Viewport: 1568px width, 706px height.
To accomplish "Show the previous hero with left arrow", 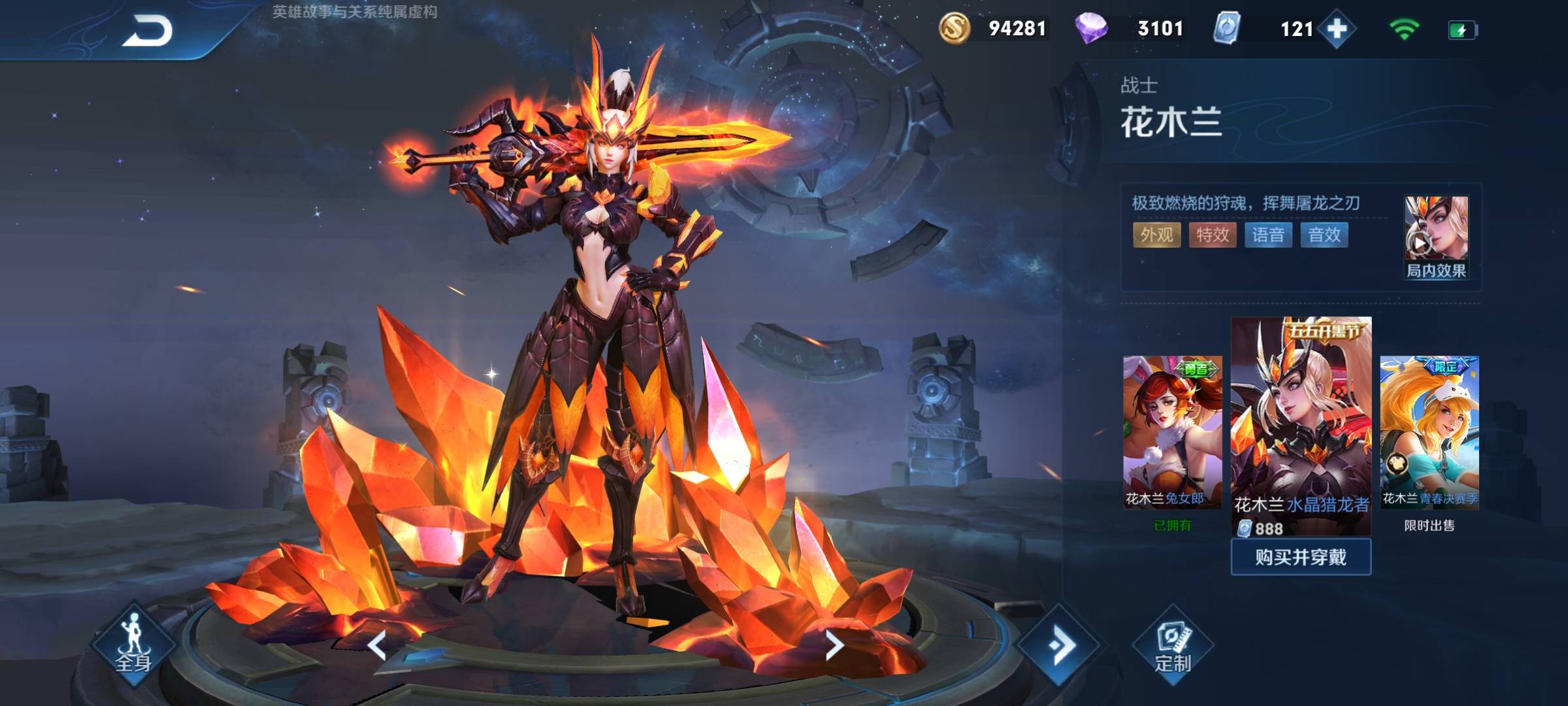I will [x=377, y=646].
